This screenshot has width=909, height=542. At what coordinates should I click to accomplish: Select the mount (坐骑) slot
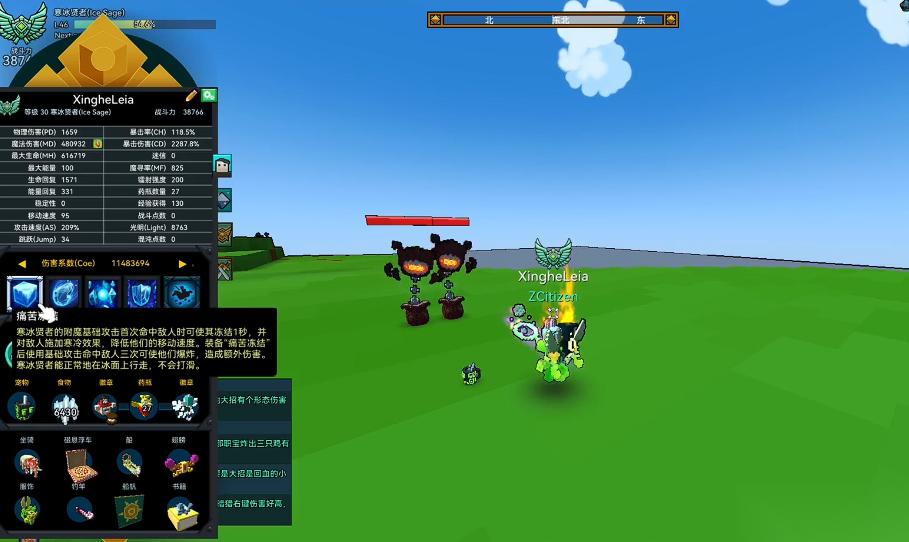(27, 463)
